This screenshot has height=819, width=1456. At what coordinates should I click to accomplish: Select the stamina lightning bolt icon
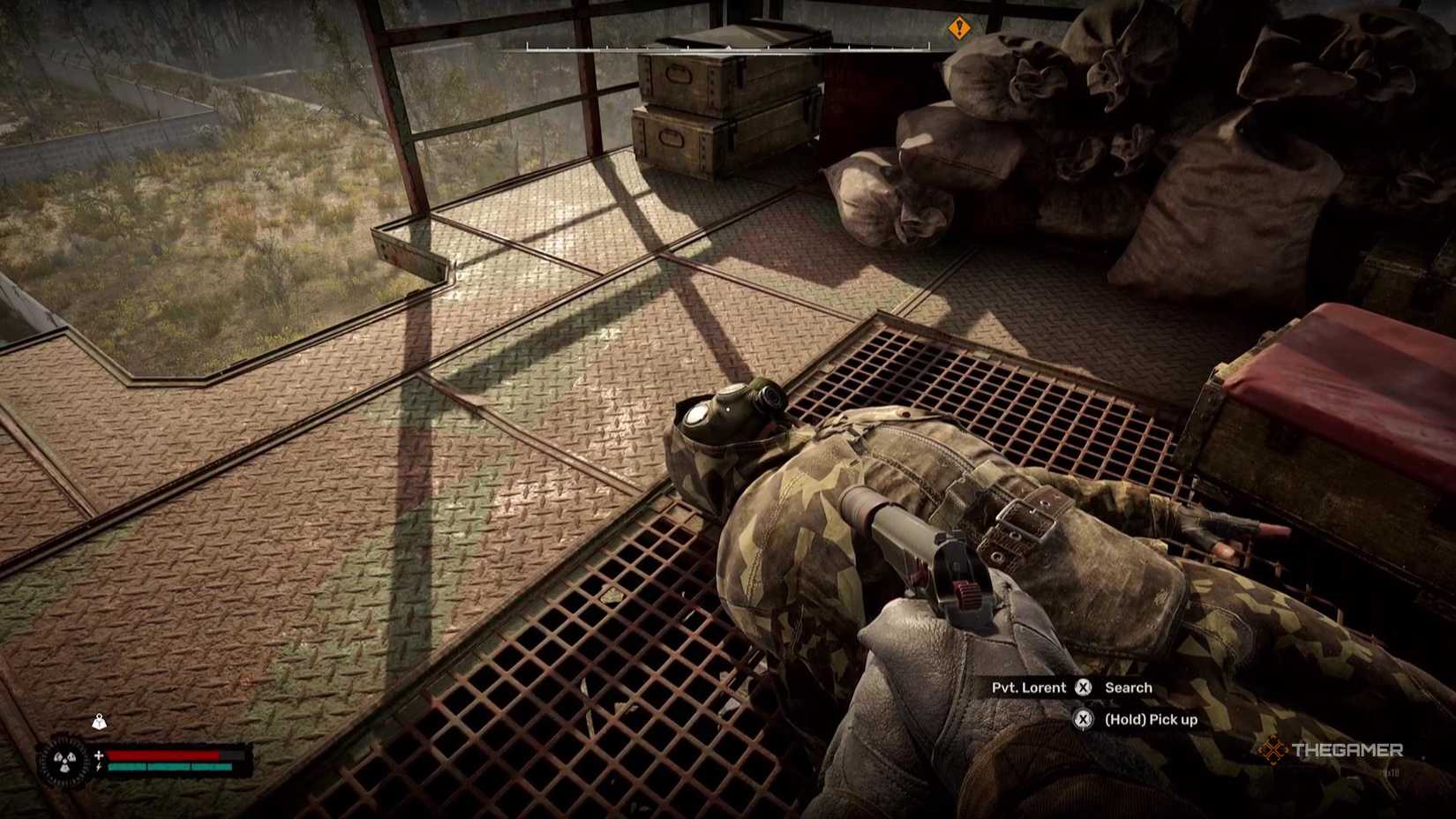pos(98,767)
